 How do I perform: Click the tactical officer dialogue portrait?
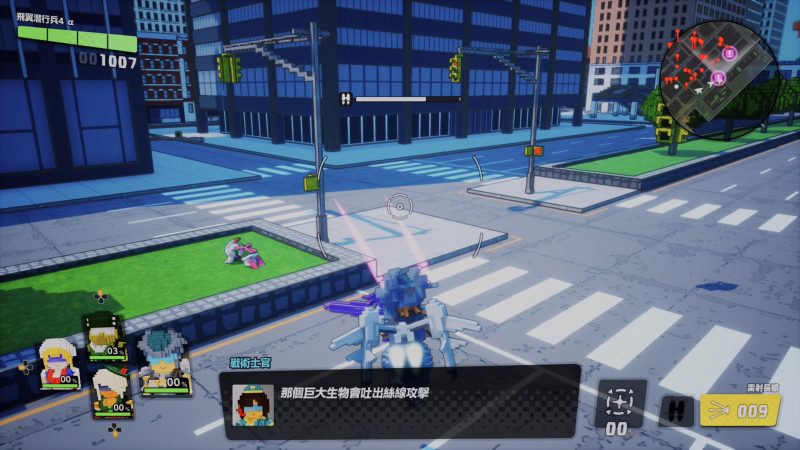coord(252,404)
